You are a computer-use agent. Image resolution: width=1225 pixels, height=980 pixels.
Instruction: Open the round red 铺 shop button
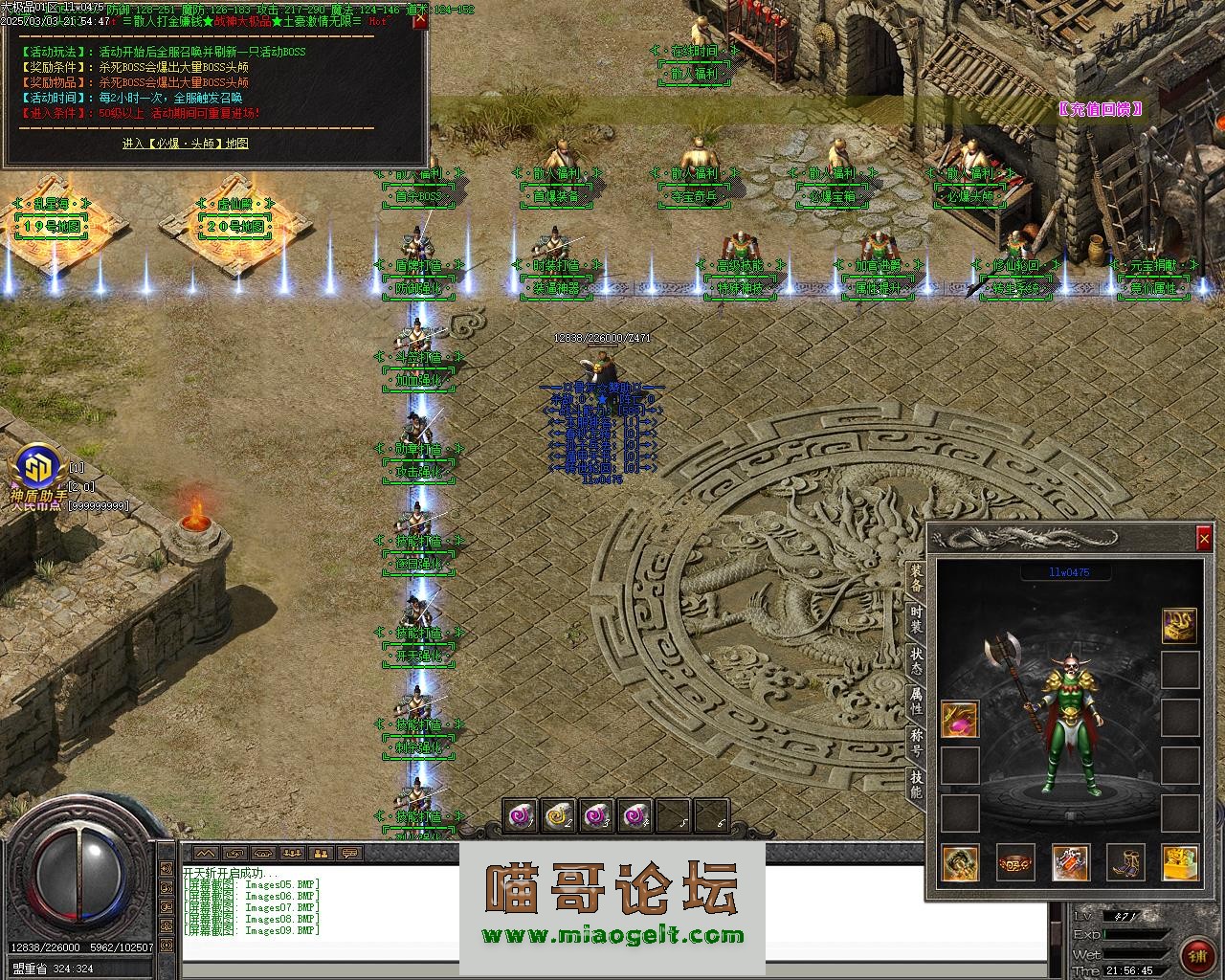tap(1197, 954)
